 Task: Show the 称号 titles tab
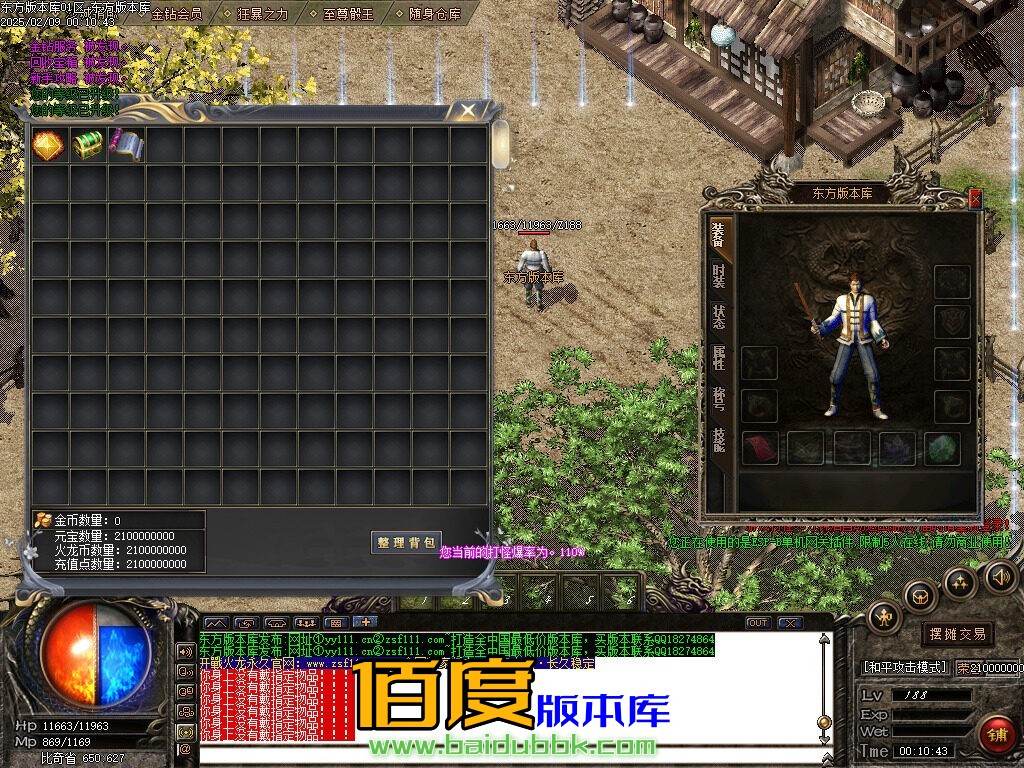(719, 398)
